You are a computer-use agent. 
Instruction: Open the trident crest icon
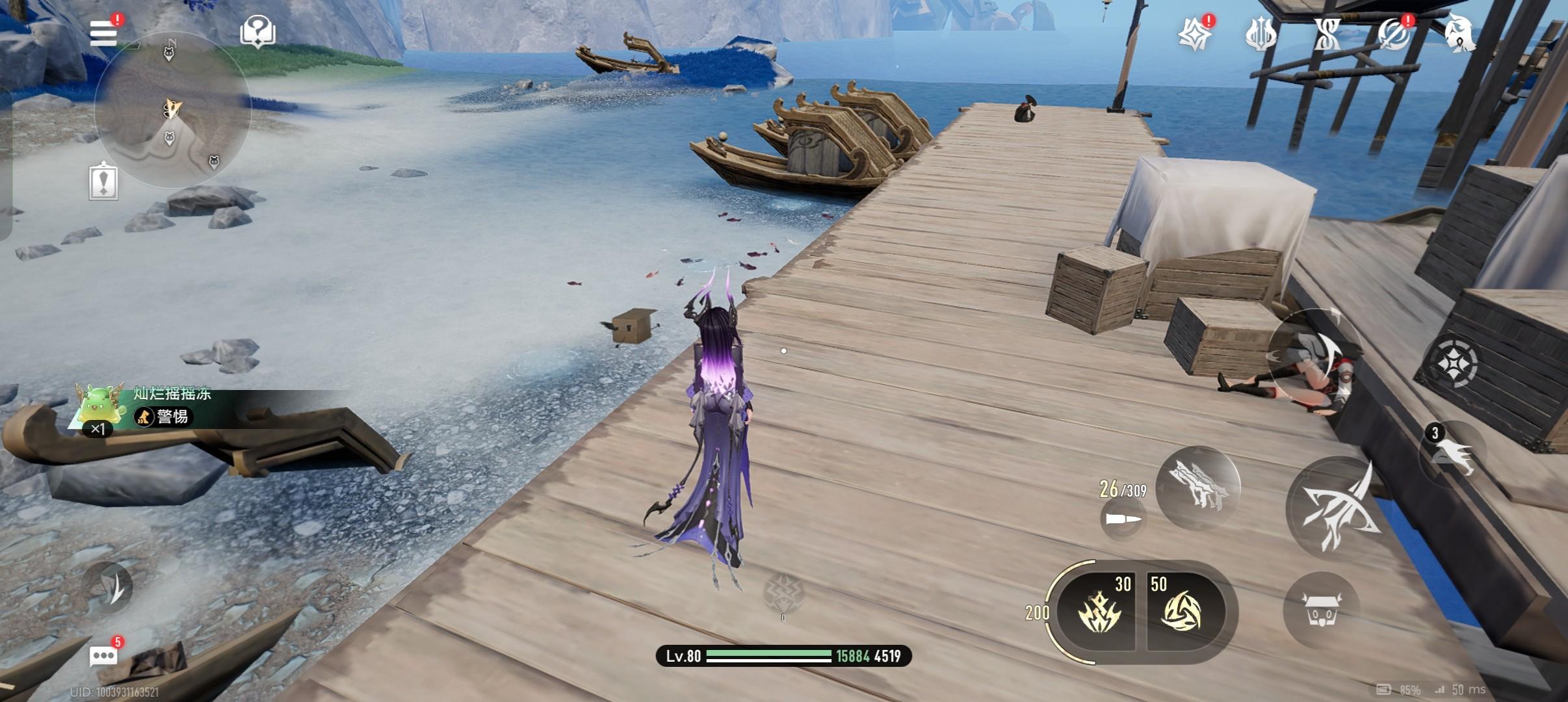[1261, 34]
